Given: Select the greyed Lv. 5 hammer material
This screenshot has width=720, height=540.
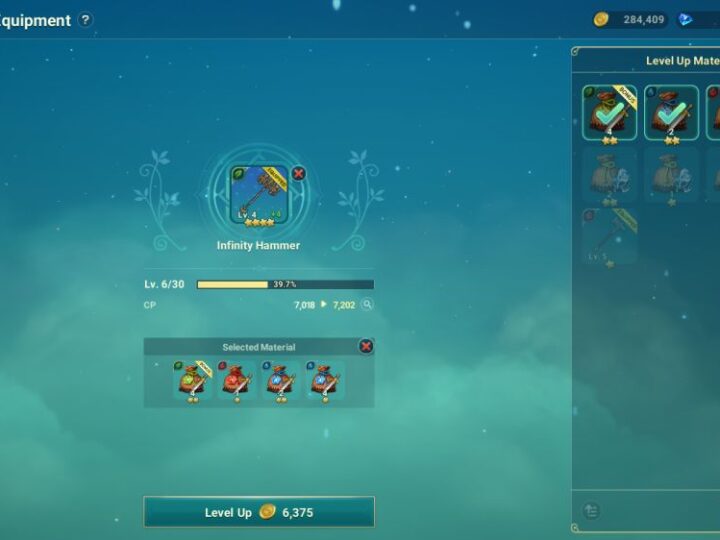Looking at the screenshot, I should point(609,236).
